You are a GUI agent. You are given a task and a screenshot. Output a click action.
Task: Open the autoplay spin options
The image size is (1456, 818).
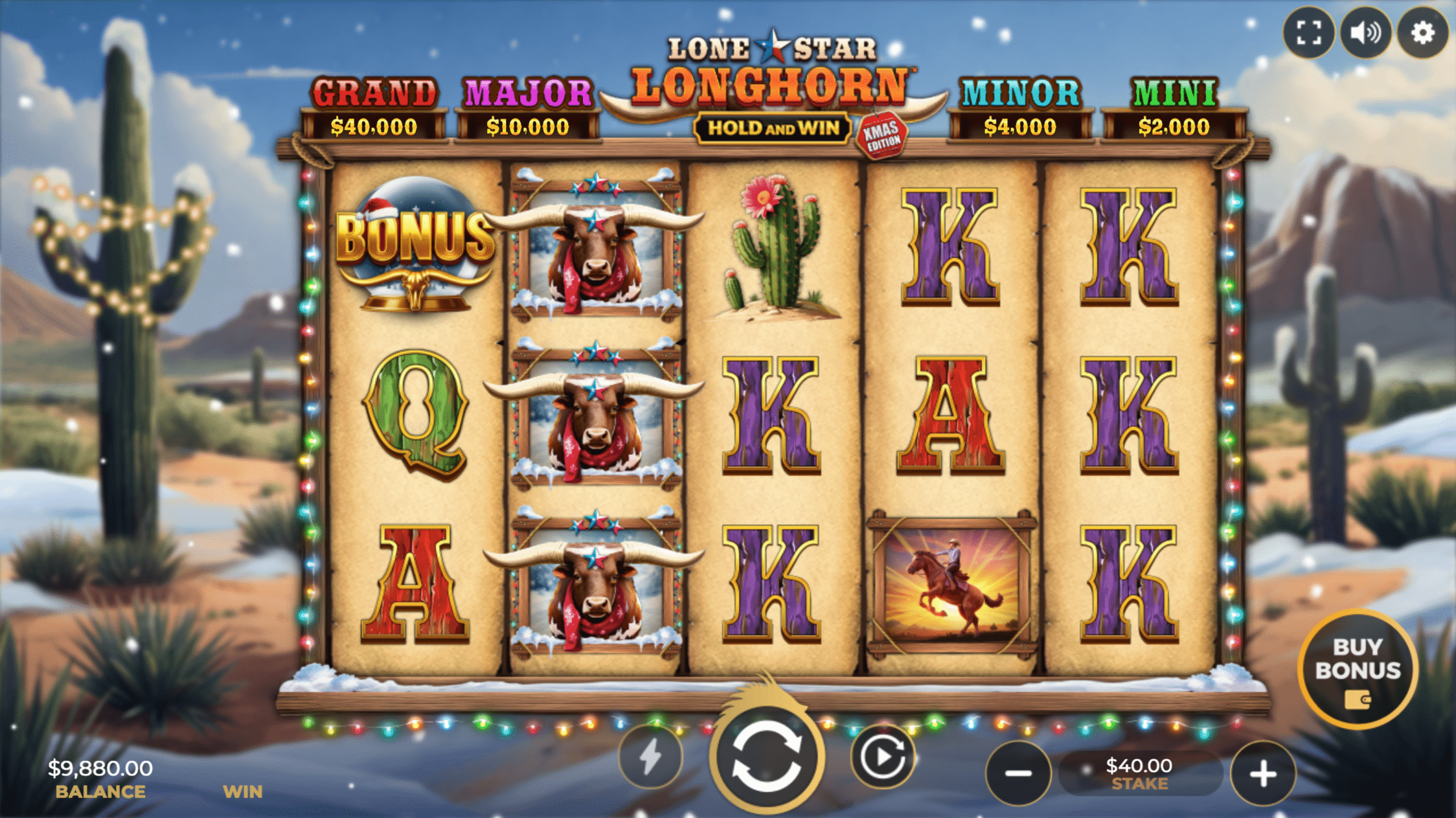click(x=882, y=757)
